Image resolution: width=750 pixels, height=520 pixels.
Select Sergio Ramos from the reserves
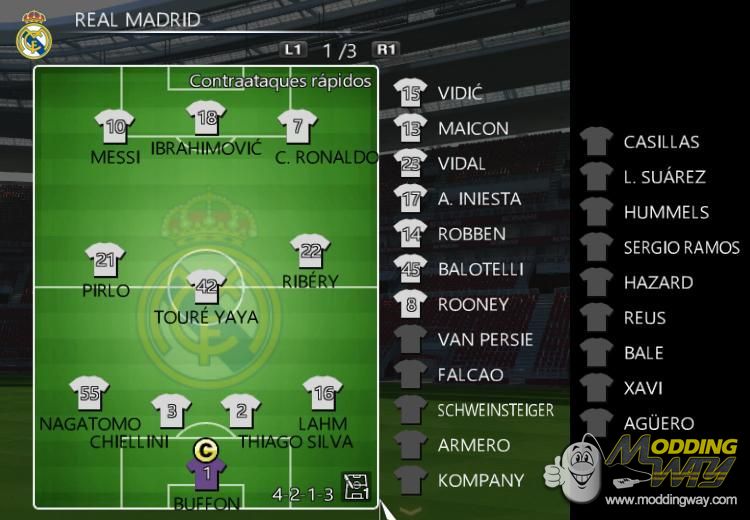(681, 247)
